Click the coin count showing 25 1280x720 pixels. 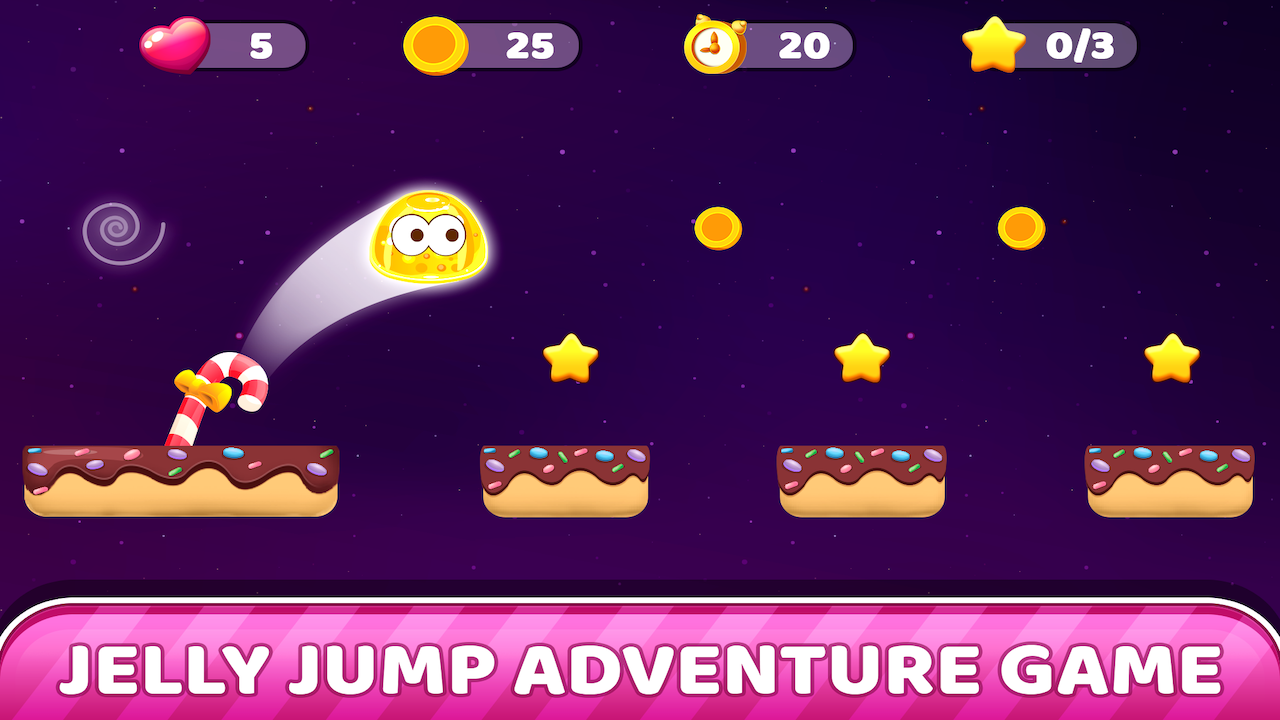click(x=532, y=44)
